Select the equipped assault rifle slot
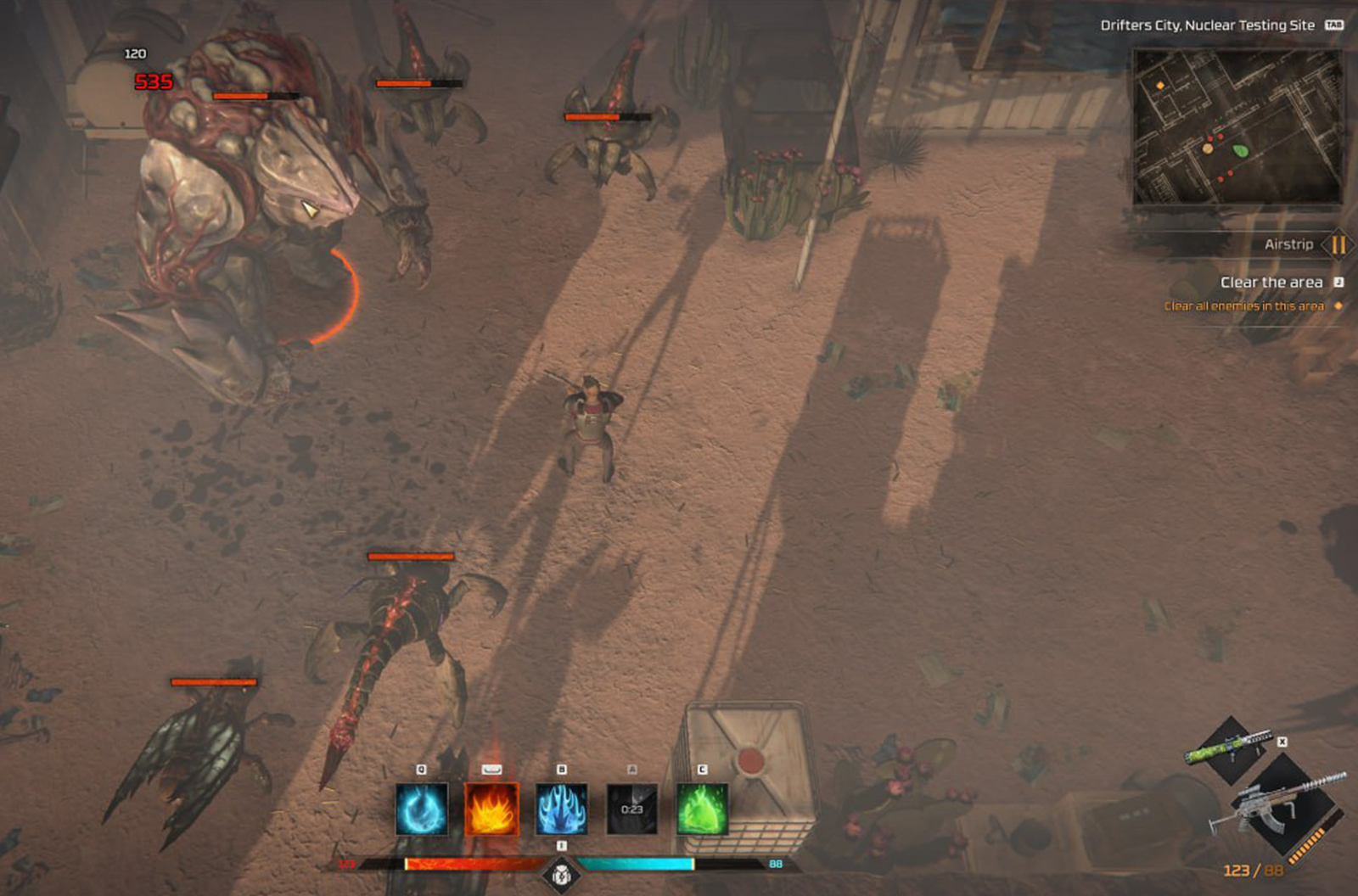Image resolution: width=1358 pixels, height=896 pixels. pyautogui.click(x=1282, y=806)
